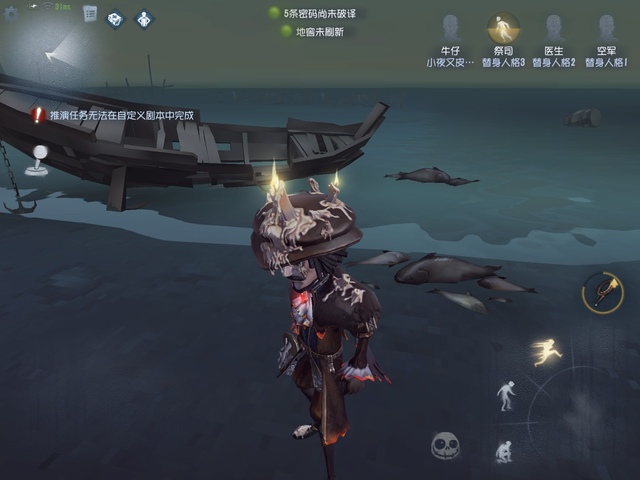The width and height of the screenshot is (640, 480).
Task: Tap the virtual joystick icon
Action: (39, 159)
